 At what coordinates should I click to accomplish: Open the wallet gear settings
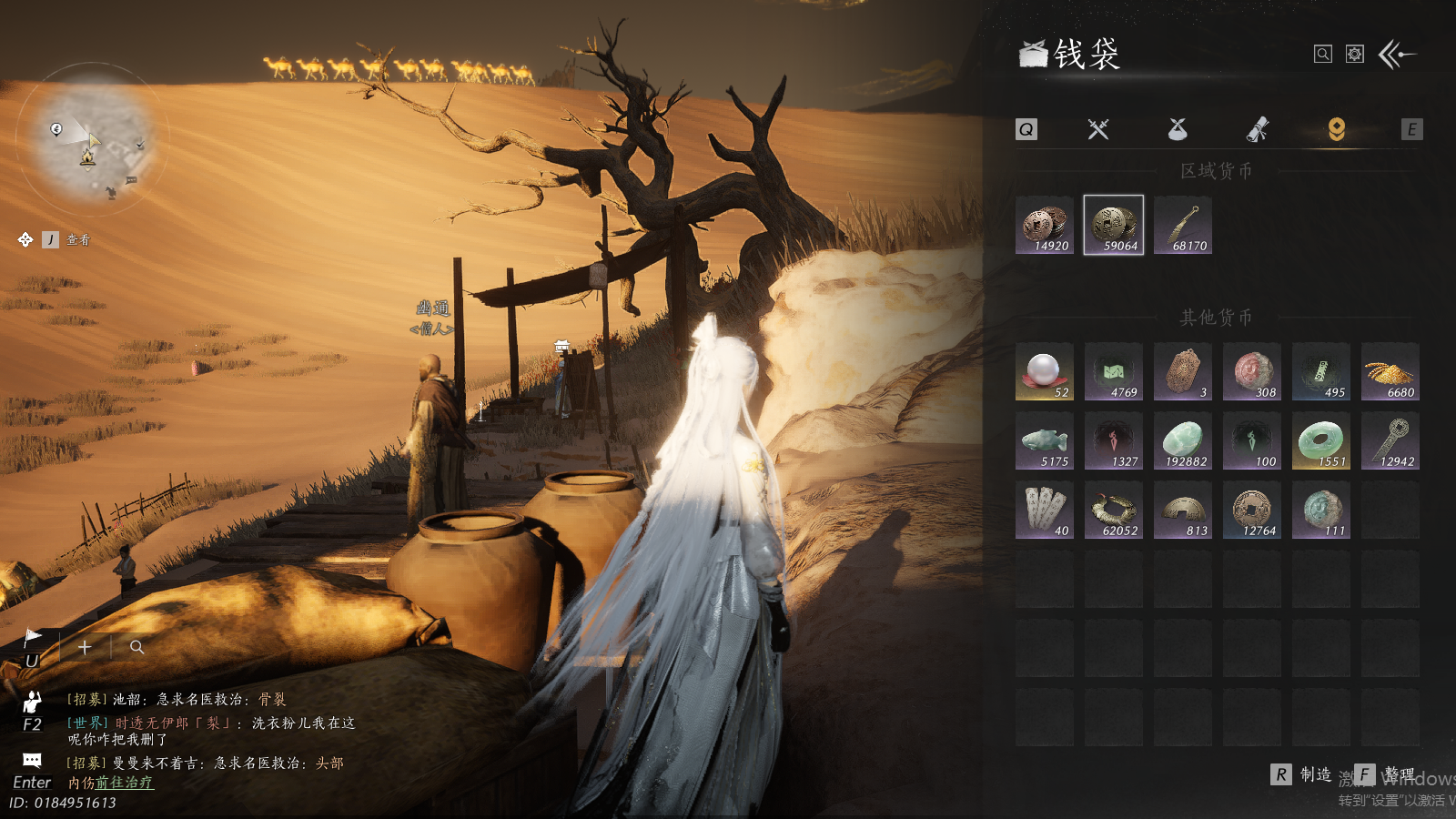[1355, 55]
